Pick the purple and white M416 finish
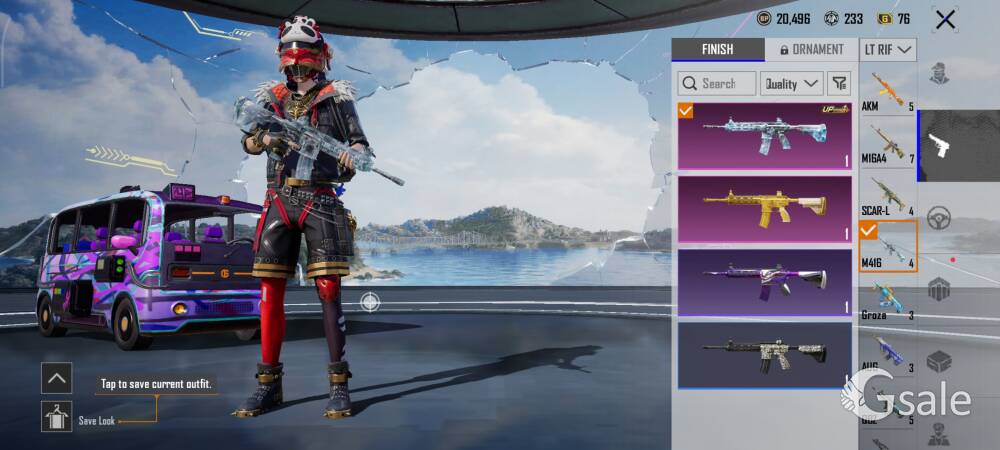The height and width of the screenshot is (450, 1000). (765, 281)
